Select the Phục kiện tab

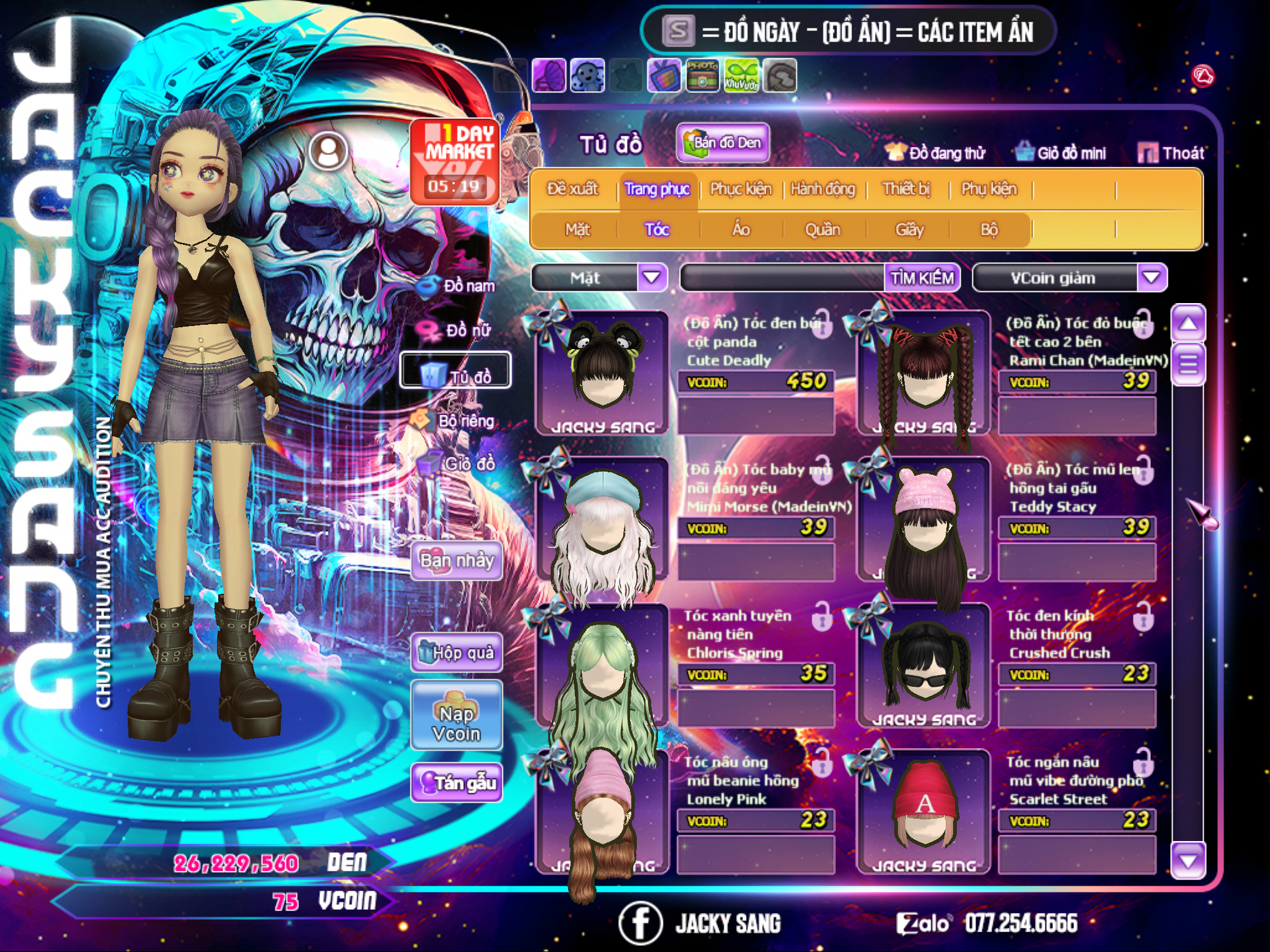[x=740, y=188]
